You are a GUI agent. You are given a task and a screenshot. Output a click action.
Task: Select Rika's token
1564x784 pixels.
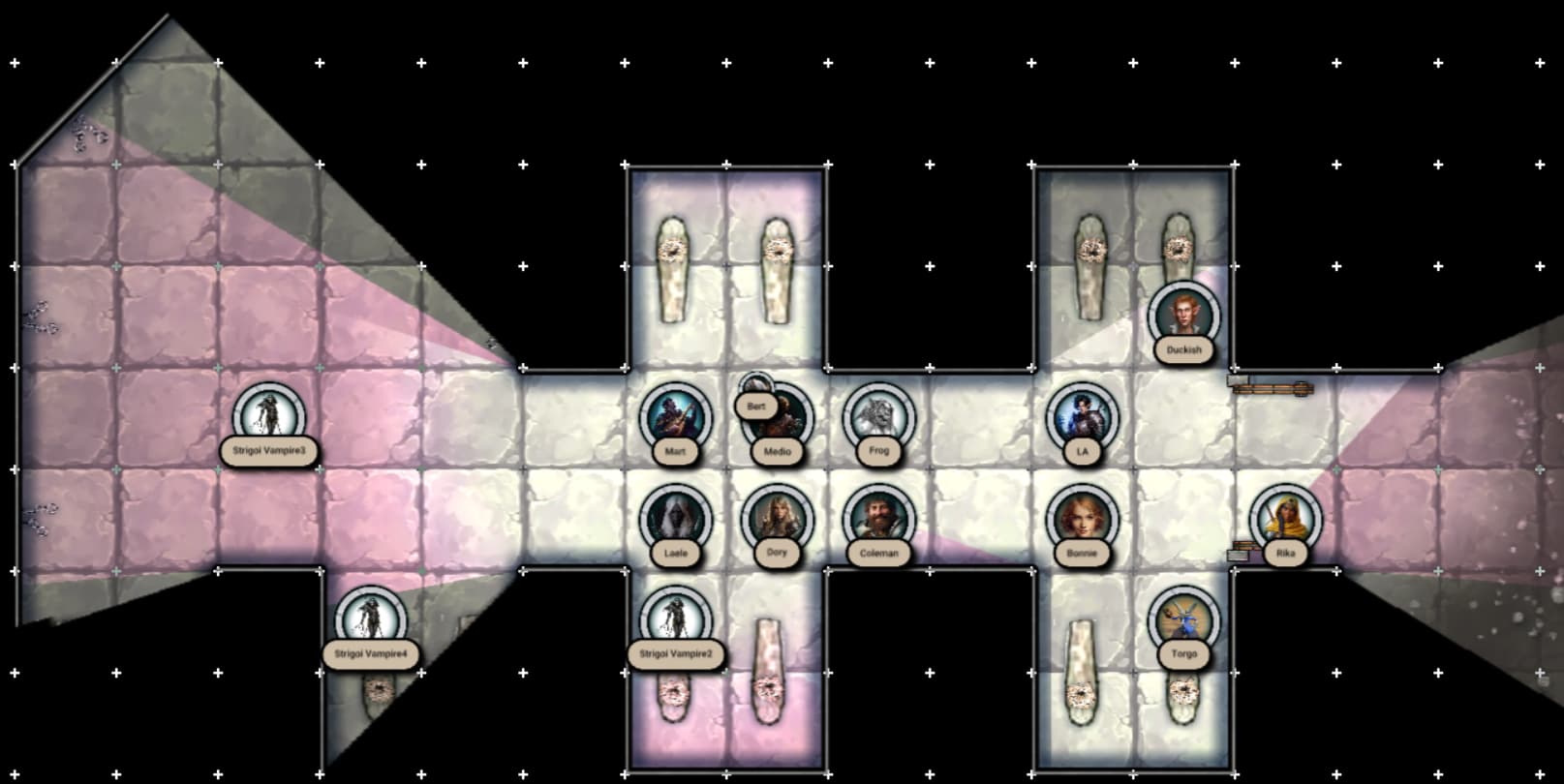pyautogui.click(x=1285, y=520)
